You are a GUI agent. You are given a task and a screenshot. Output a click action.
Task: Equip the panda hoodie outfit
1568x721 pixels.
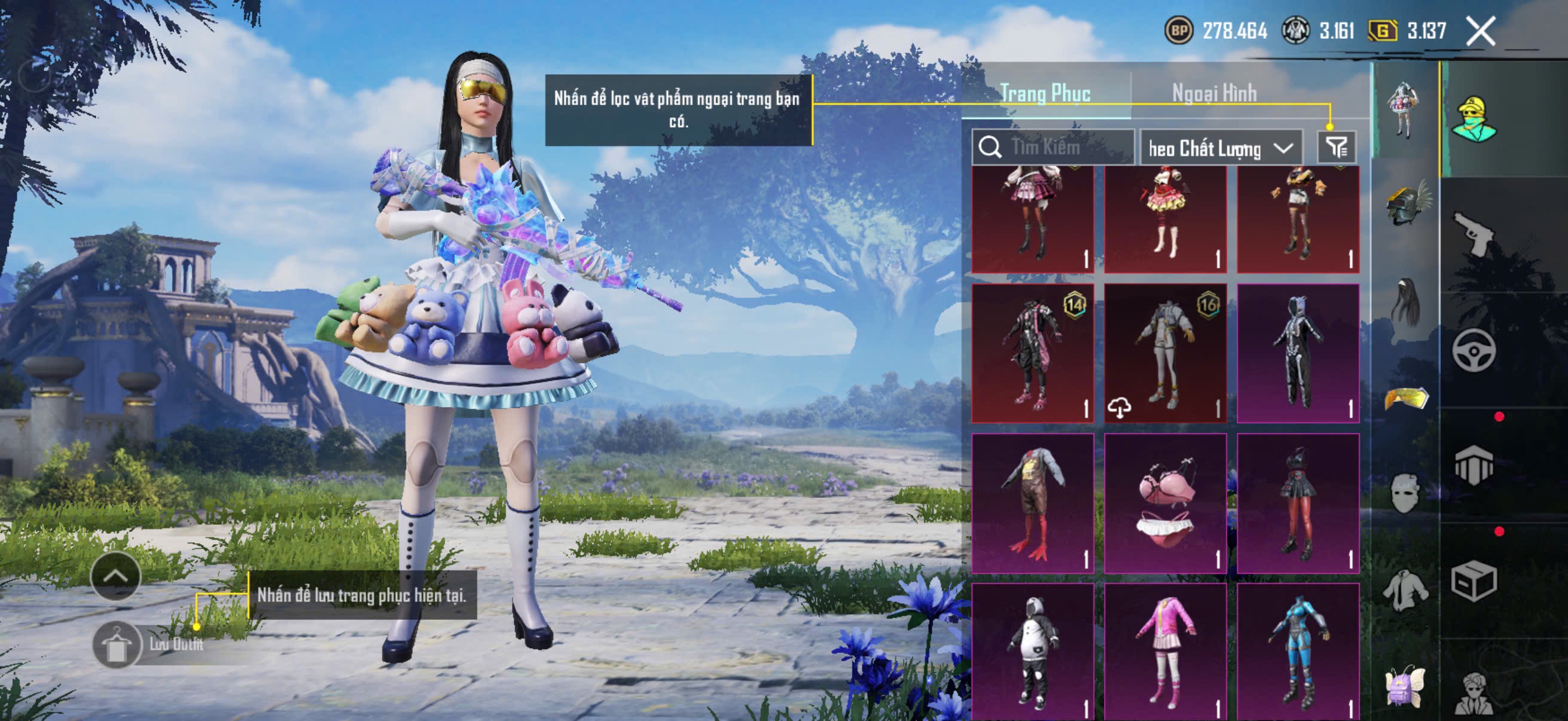1032,652
